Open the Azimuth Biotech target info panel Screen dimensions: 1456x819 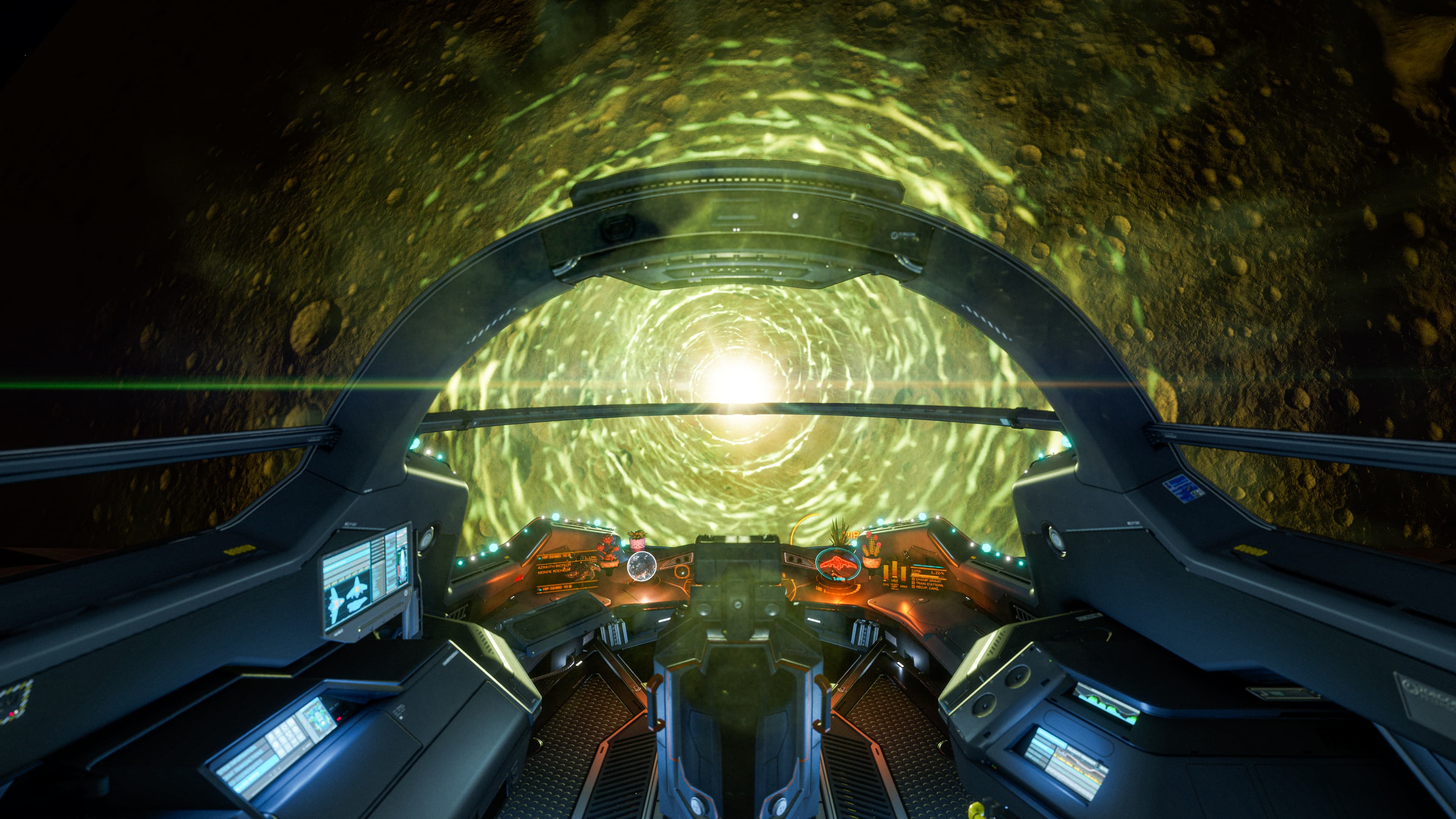(565, 568)
